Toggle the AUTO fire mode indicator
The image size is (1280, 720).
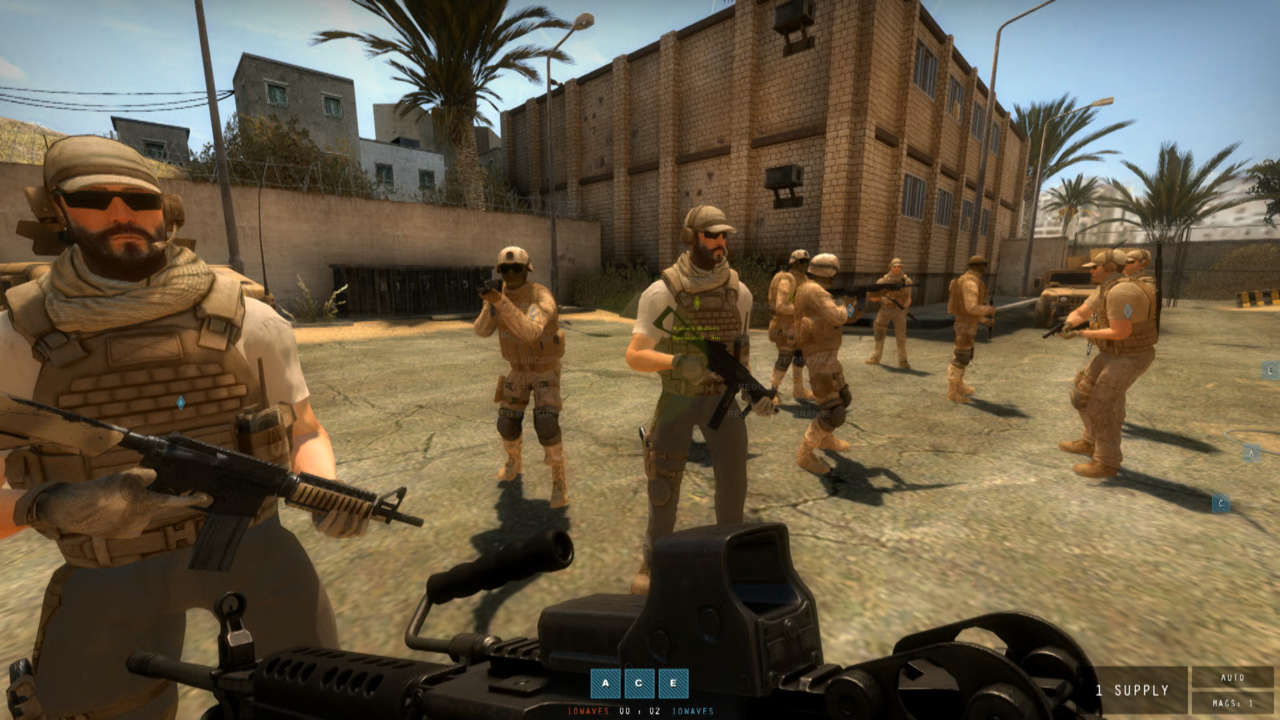pos(1232,677)
